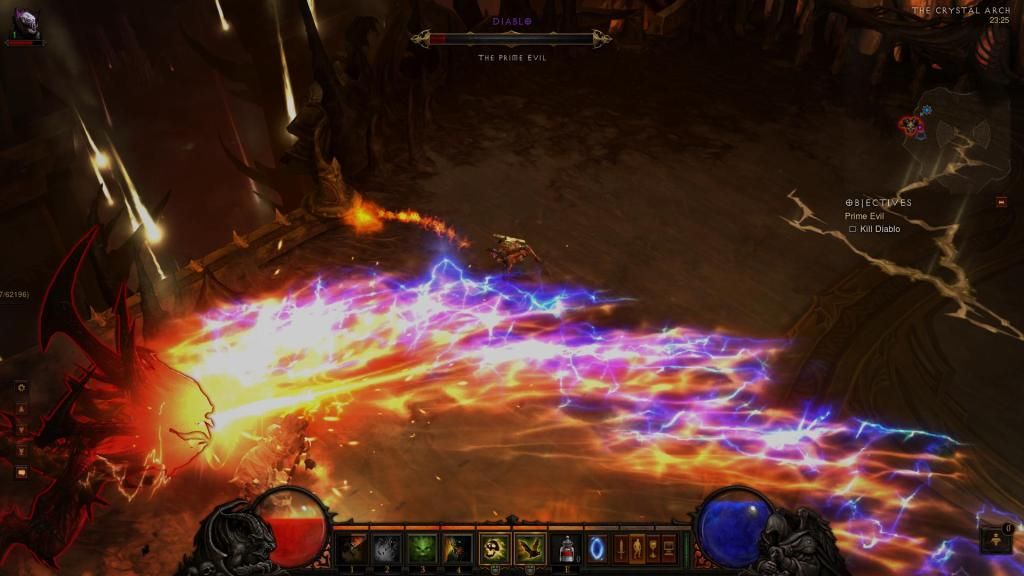Select the Kill Diablo objective entry
1024x576 pixels.
point(879,229)
